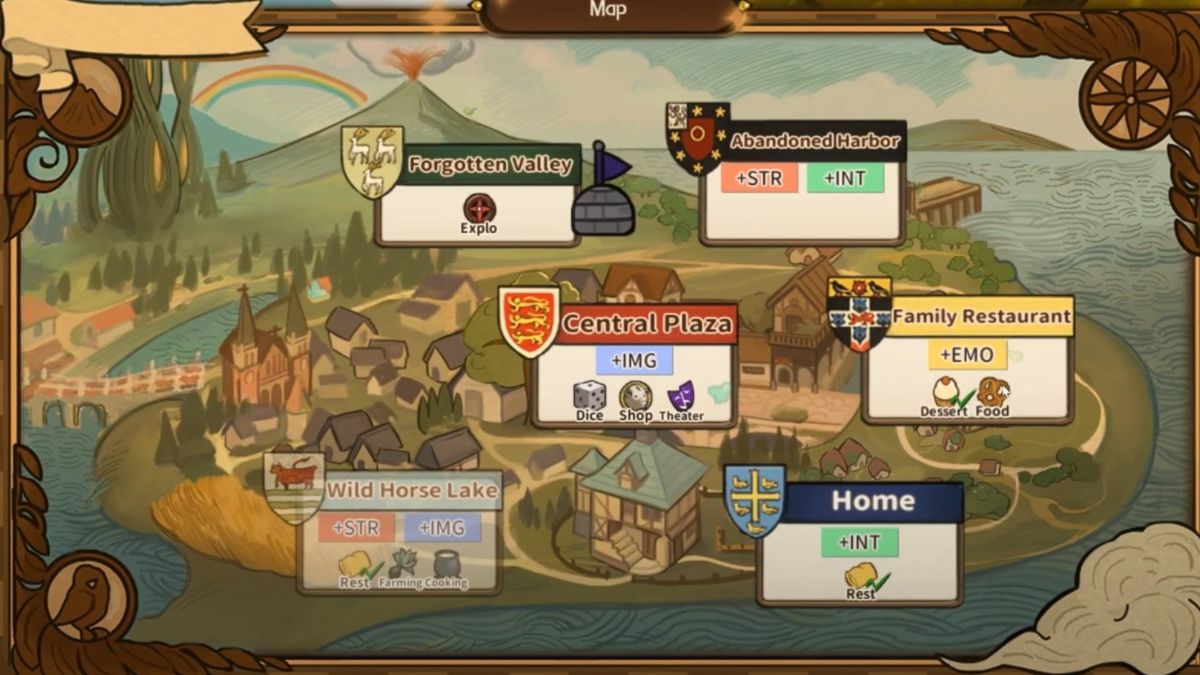The height and width of the screenshot is (675, 1200).
Task: Choose Cooking at Wild Horse Lake
Action: 445,566
